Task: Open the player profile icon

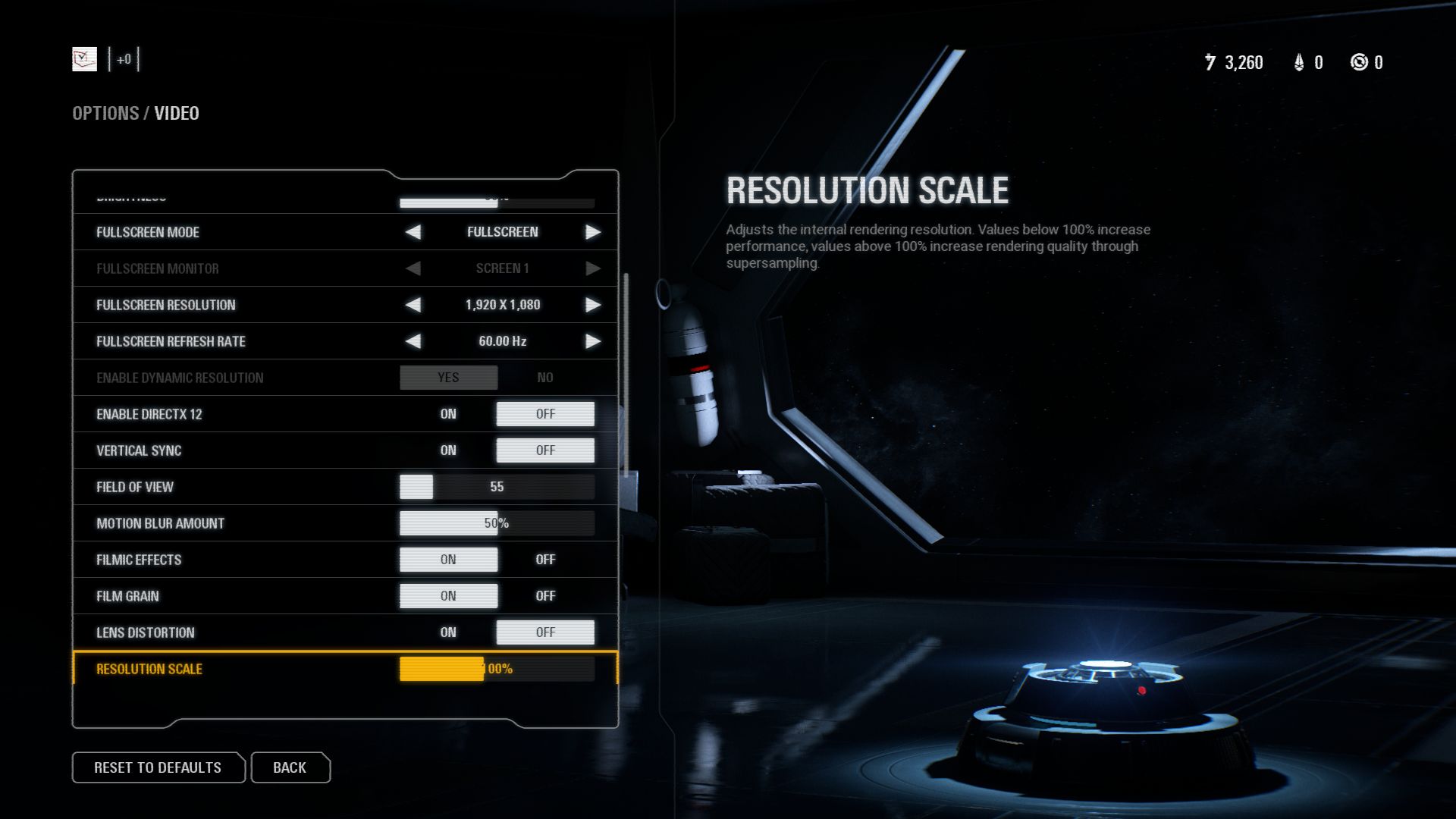Action: (x=84, y=59)
